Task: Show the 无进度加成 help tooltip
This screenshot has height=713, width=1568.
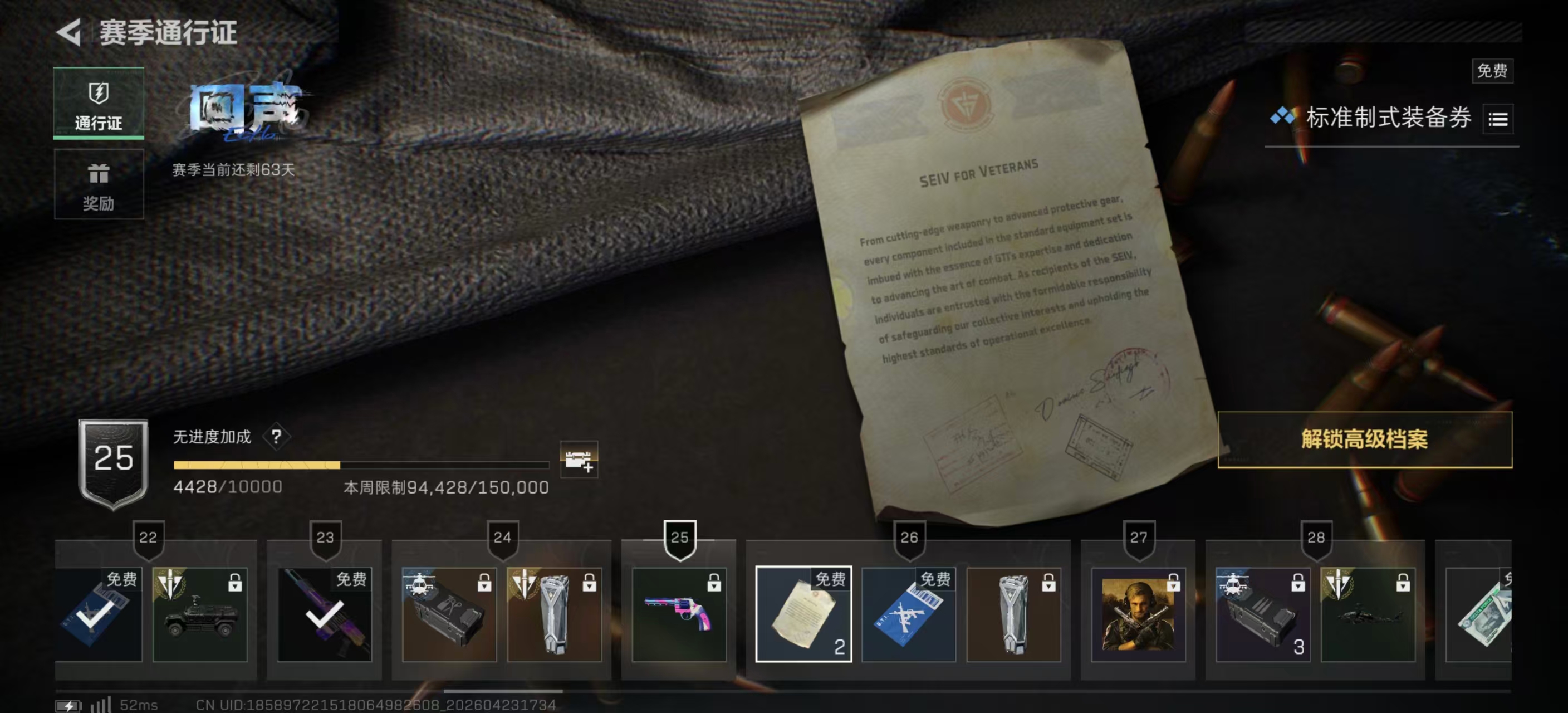Action: pos(276,436)
